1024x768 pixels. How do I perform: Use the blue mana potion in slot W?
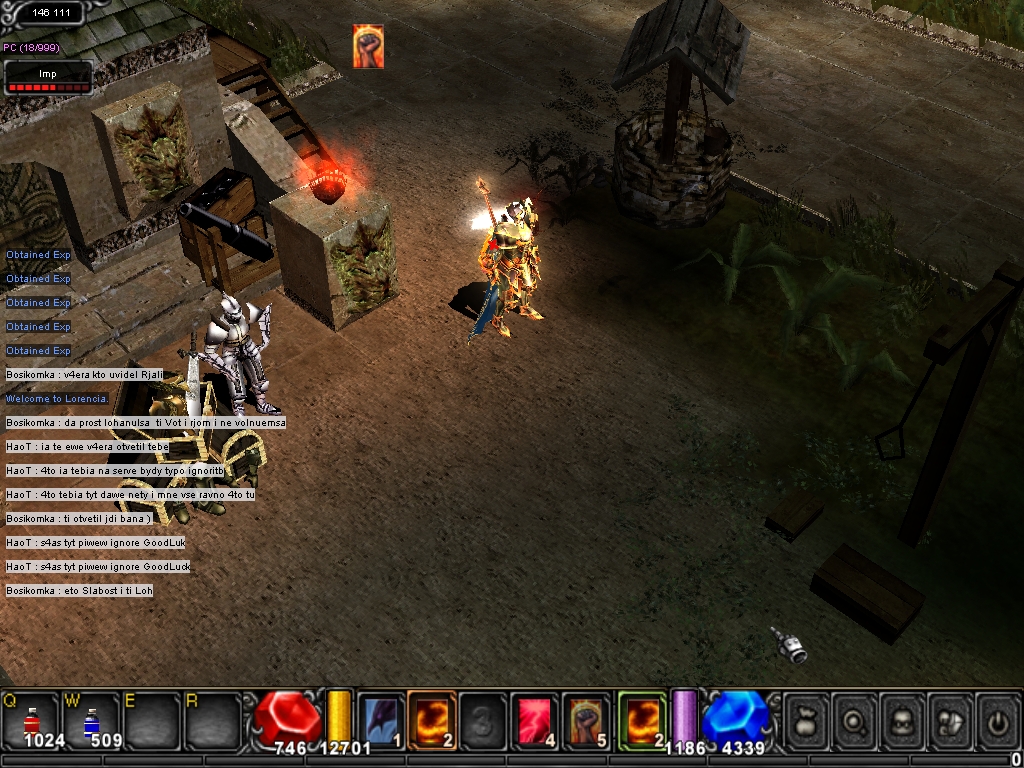[x=92, y=719]
